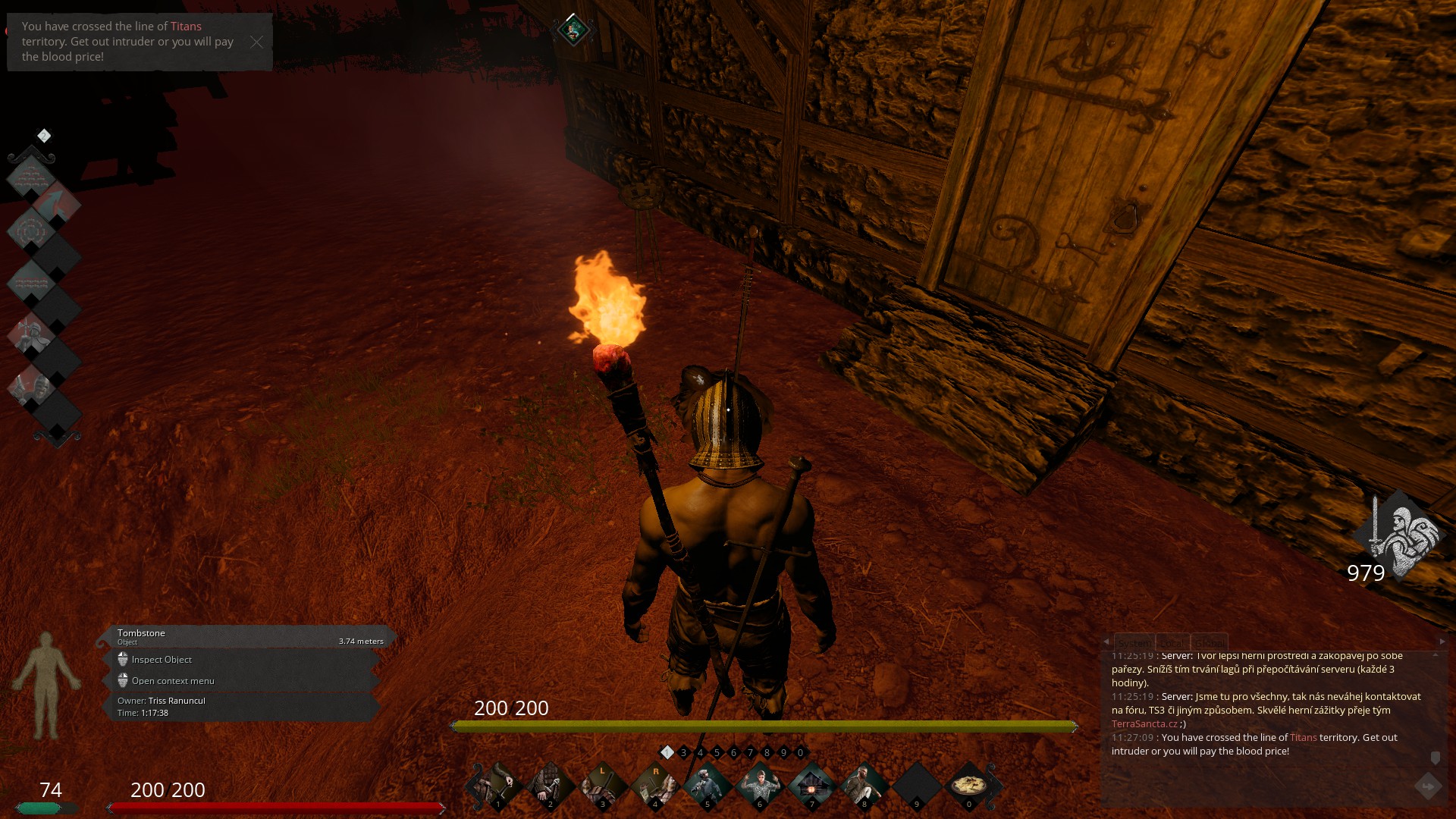Activate the cabin icon in hotbar slot 7
This screenshot has height=819, width=1456.
811,785
